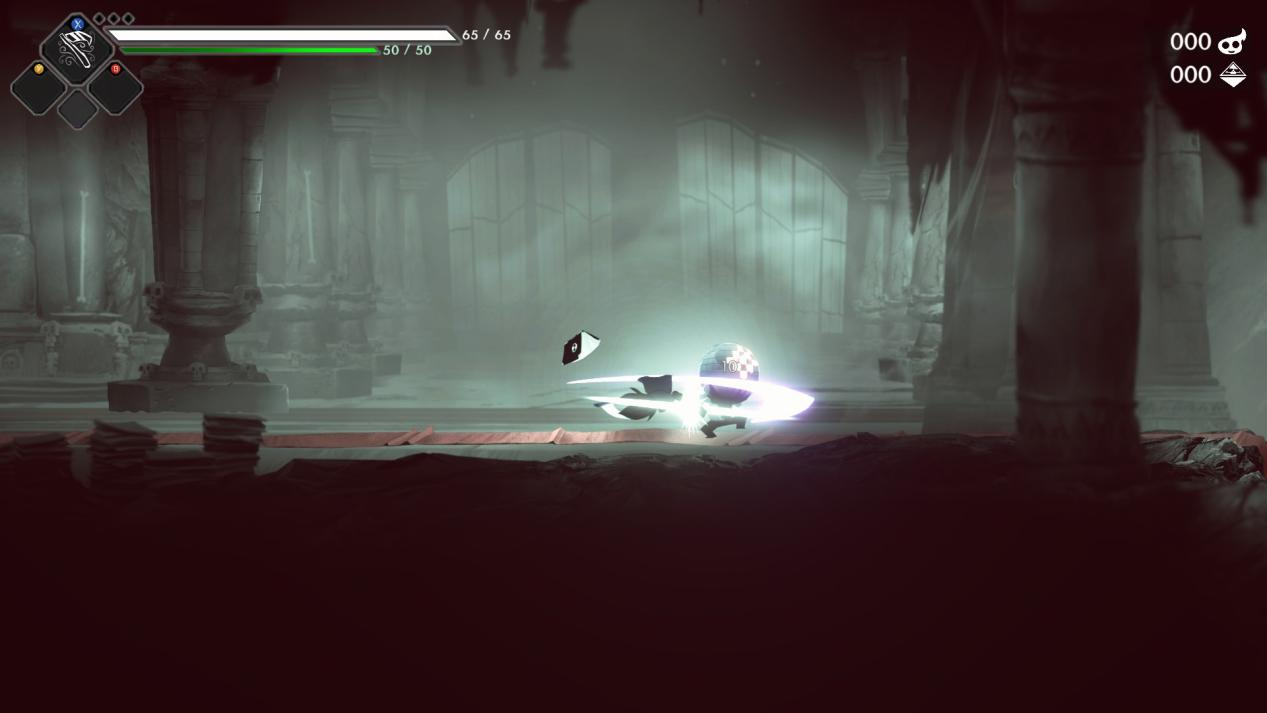Select the empty slot with yellow marker
This screenshot has width=1267, height=713.
(39, 88)
